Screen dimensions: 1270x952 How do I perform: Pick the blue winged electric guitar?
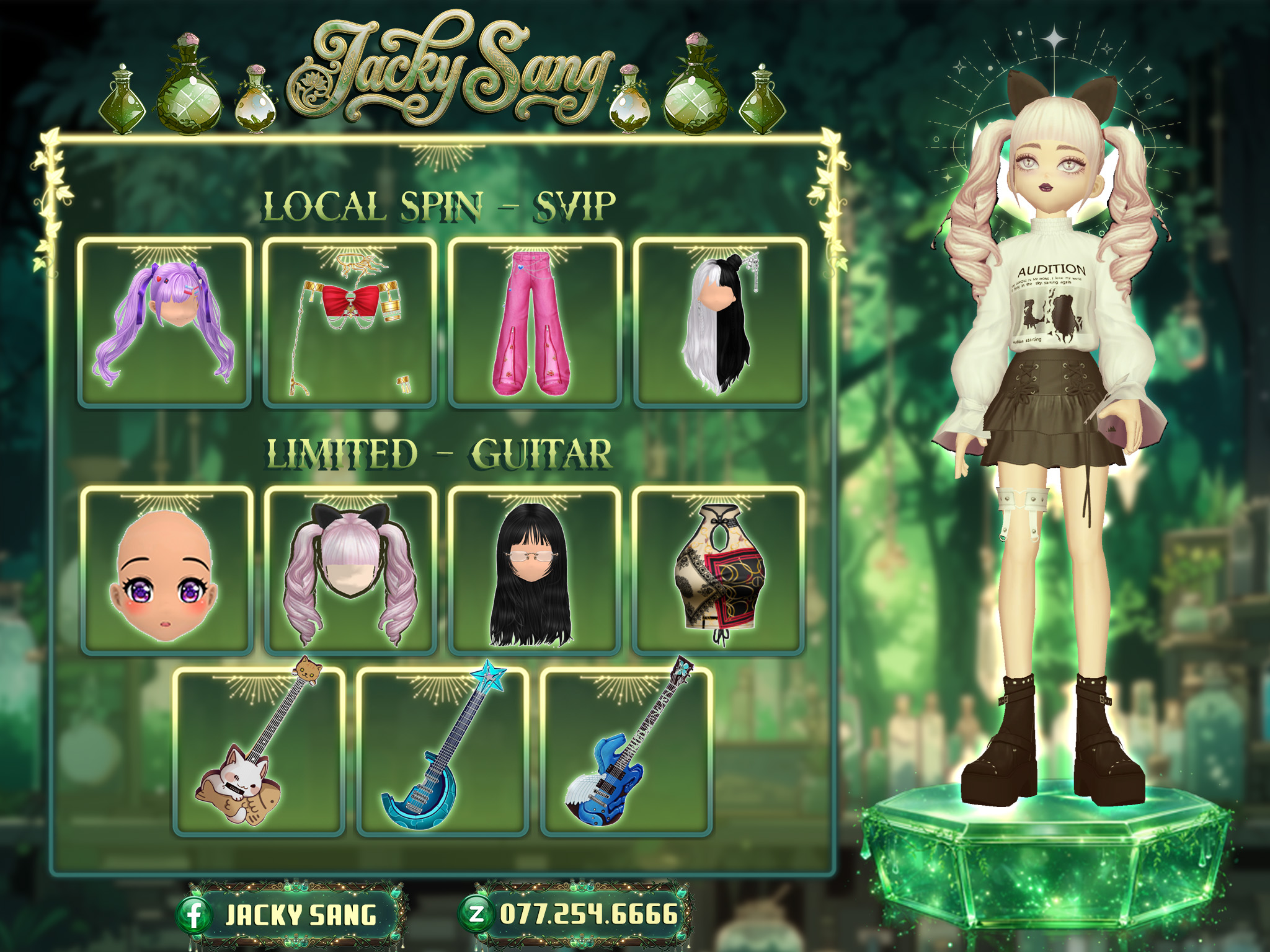pos(626,752)
